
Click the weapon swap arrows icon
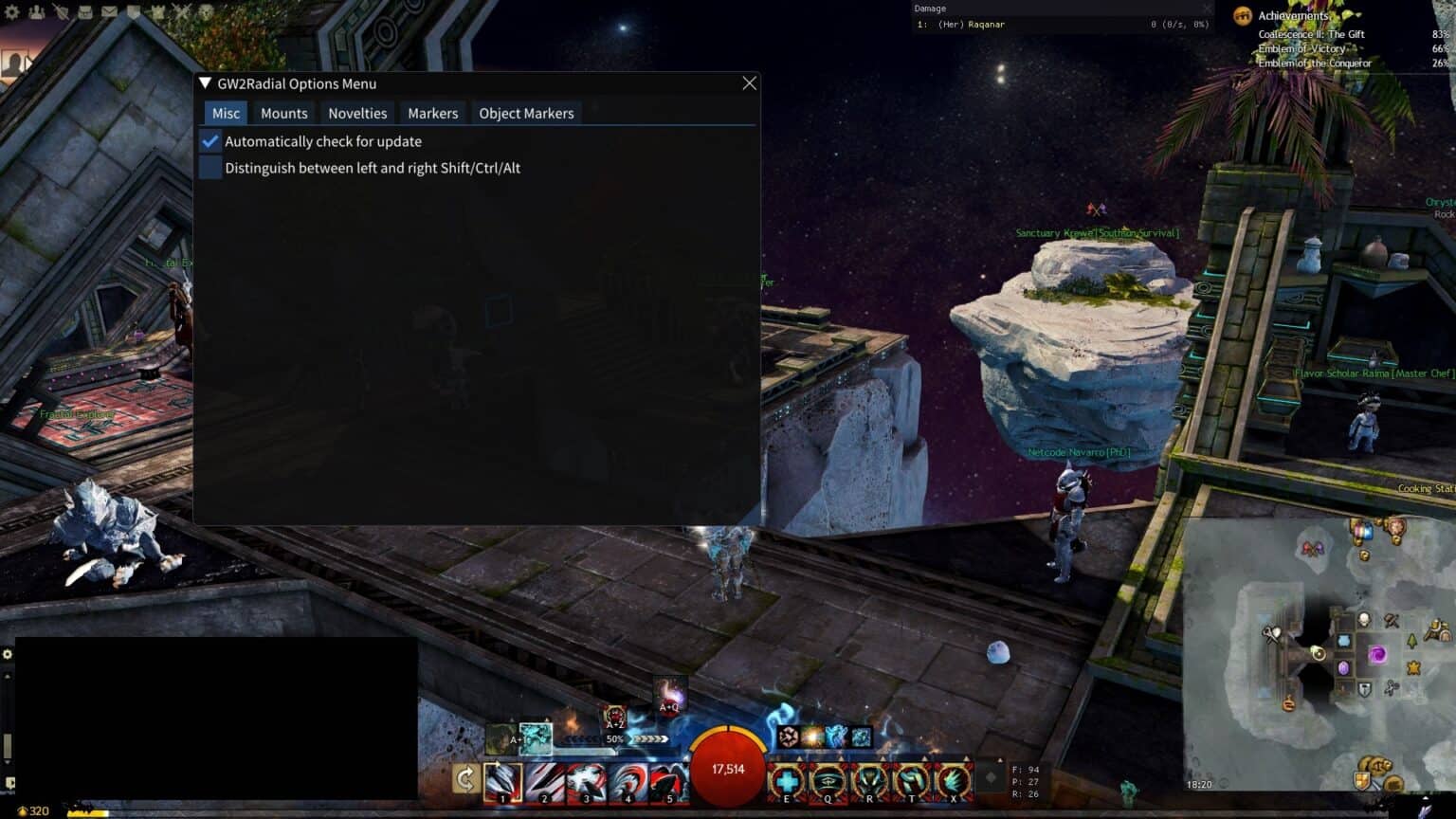(464, 779)
